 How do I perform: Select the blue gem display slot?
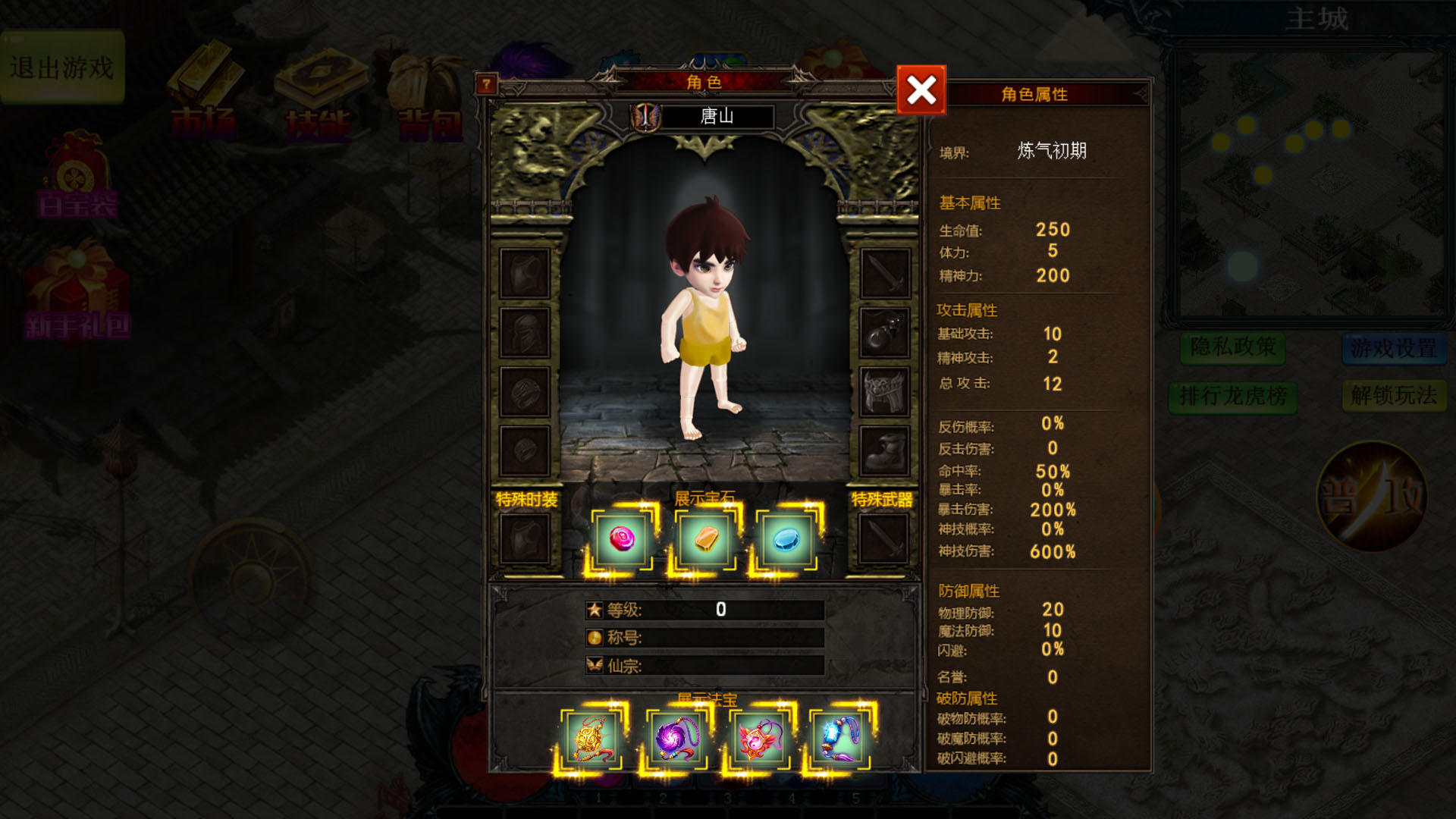coord(786,539)
